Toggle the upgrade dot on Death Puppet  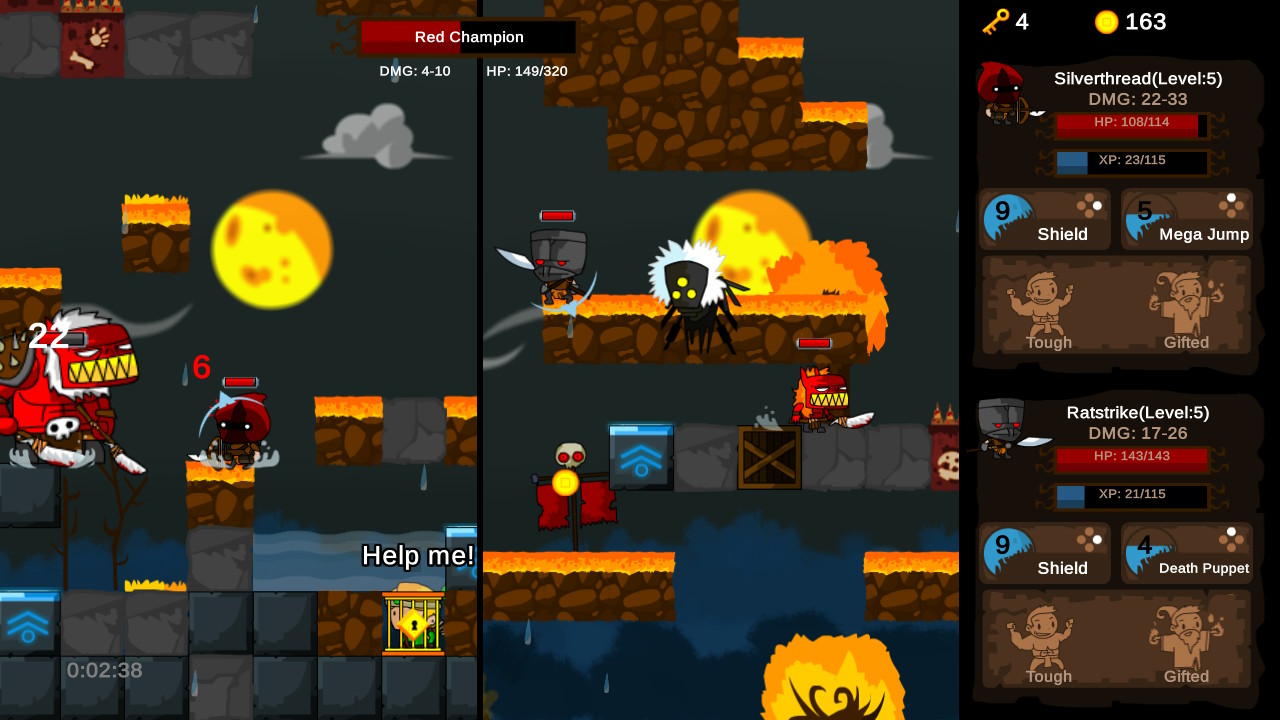point(1229,532)
